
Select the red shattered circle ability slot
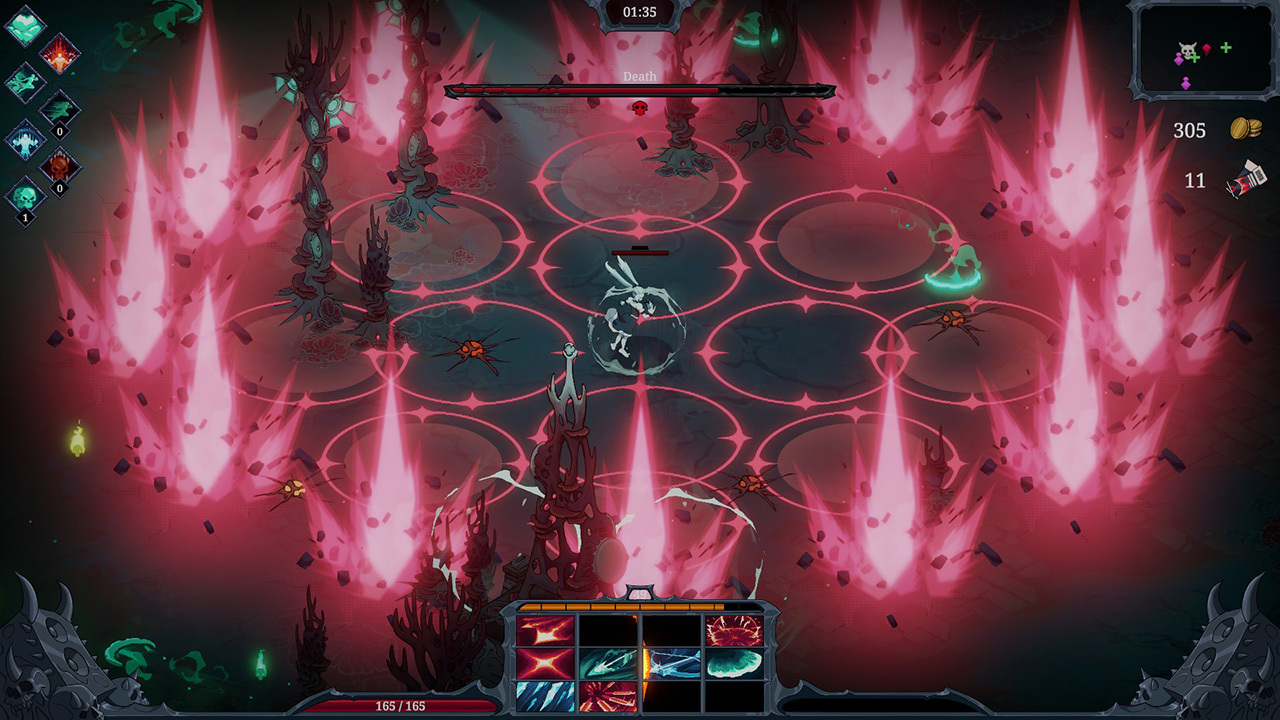click(x=734, y=631)
